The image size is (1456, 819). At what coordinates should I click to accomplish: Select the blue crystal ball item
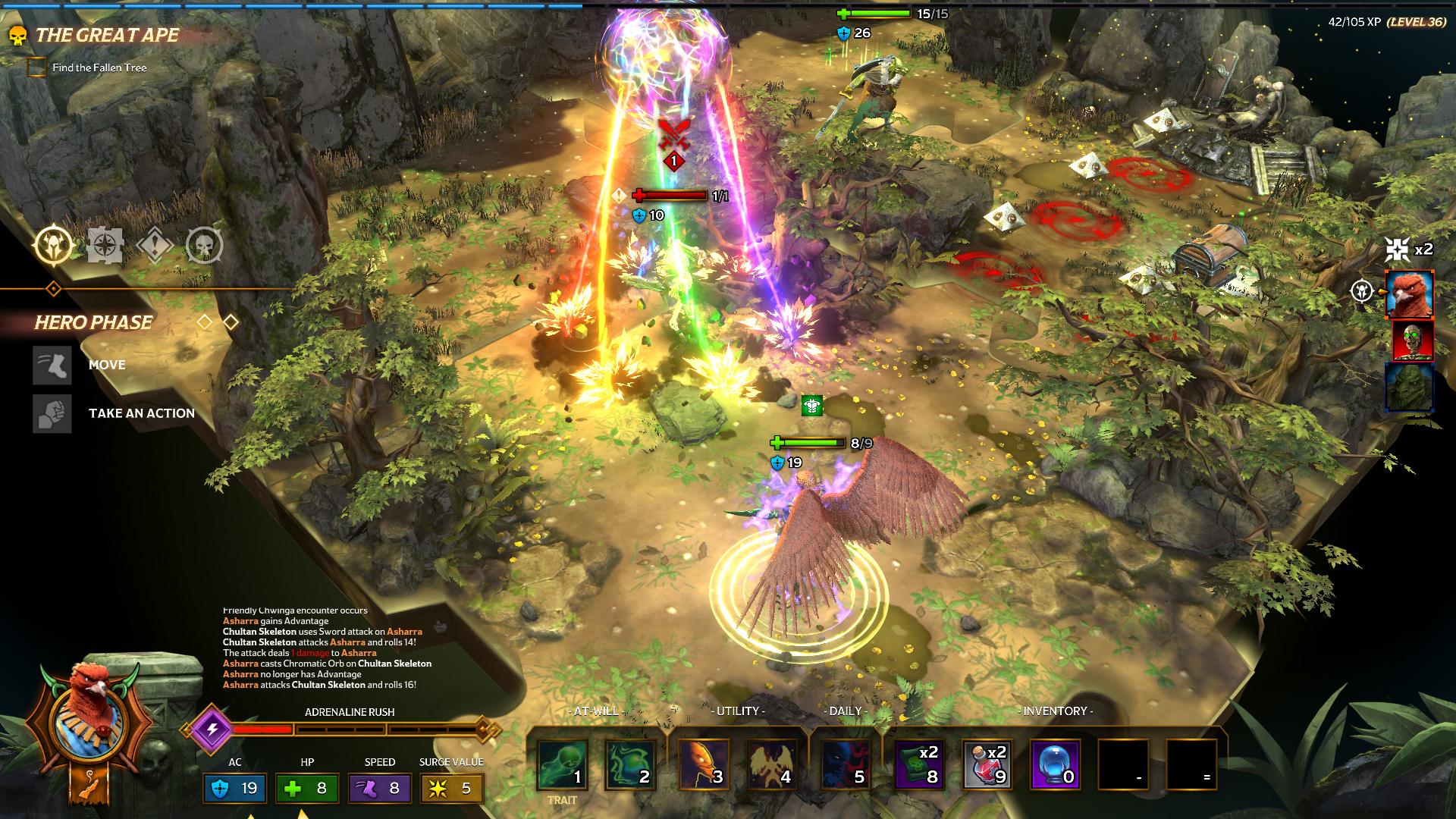1055,764
